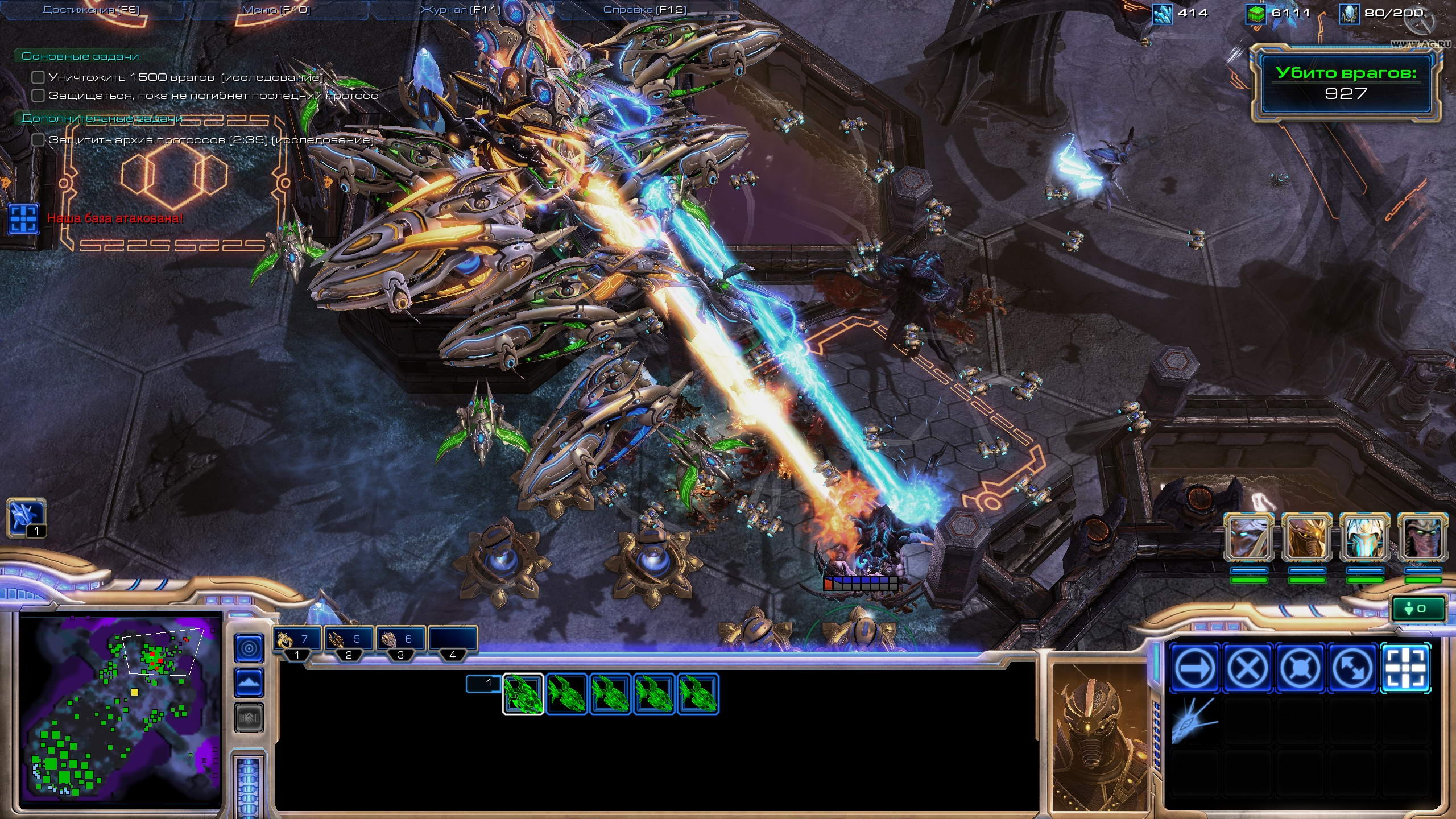The height and width of the screenshot is (819, 1456).
Task: Click the minimap to jump the camera
Action: pos(121,710)
